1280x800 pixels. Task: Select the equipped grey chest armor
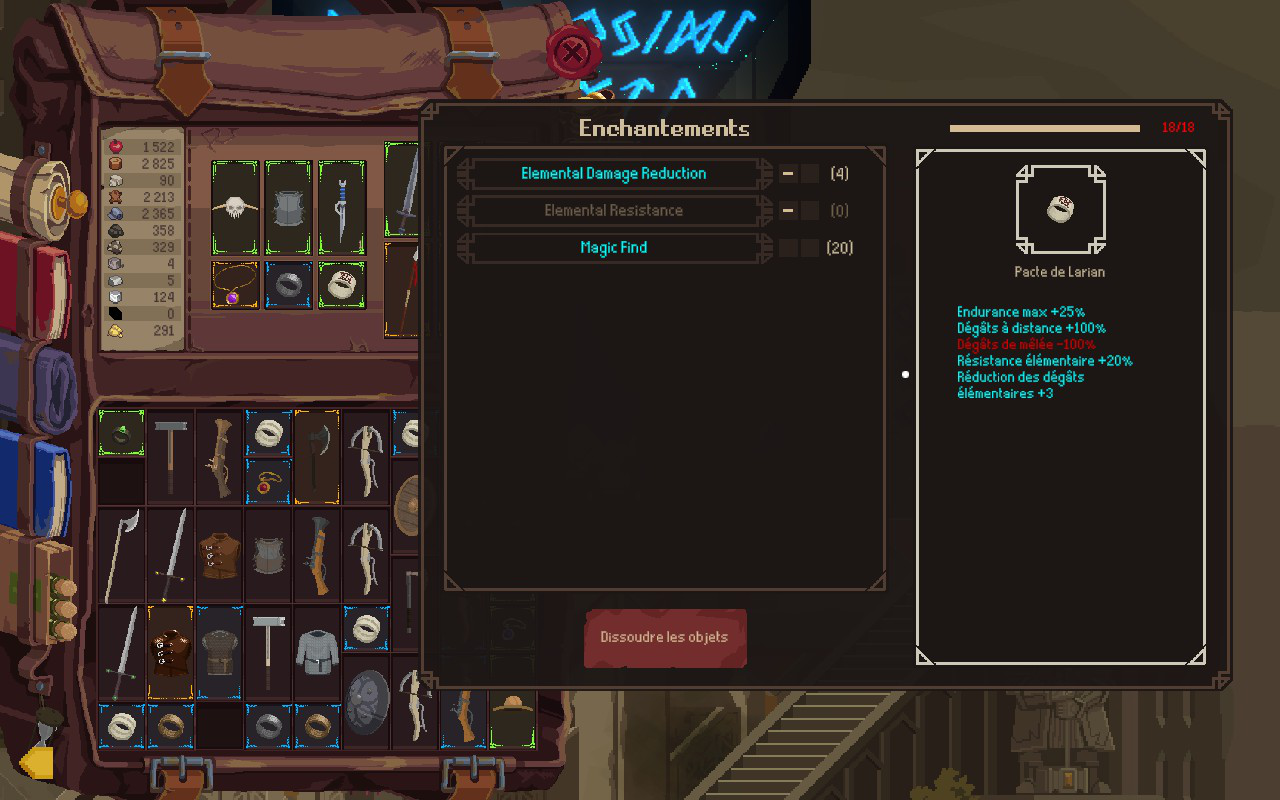(288, 208)
